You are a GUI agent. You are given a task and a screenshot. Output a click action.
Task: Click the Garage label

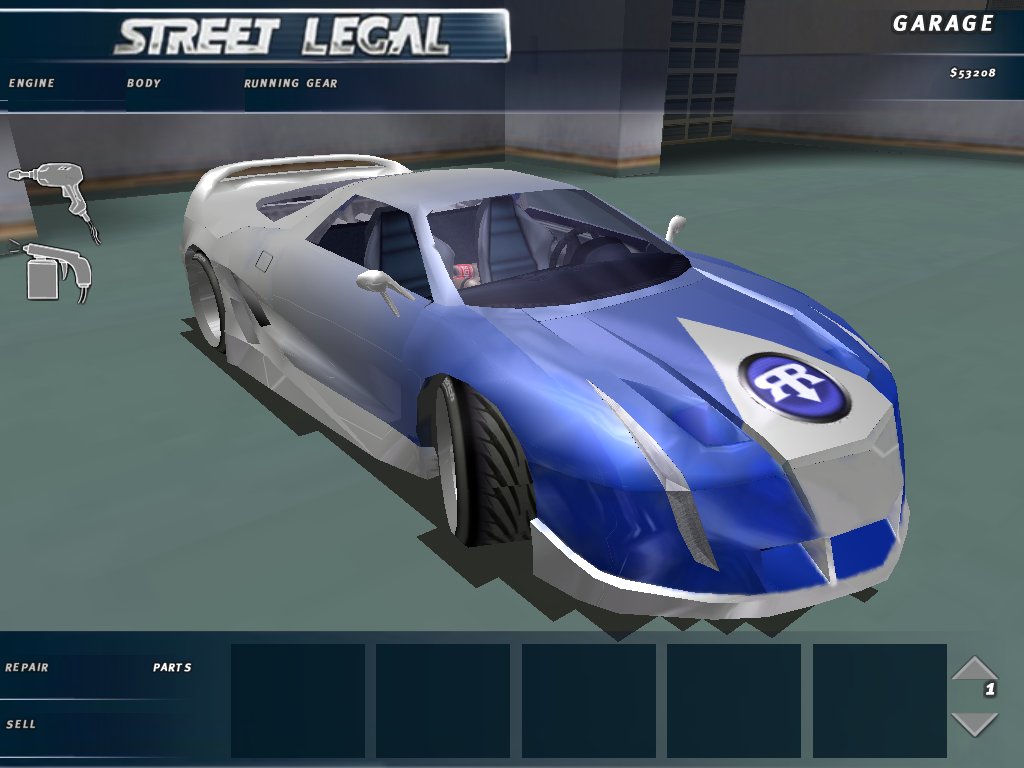click(943, 23)
